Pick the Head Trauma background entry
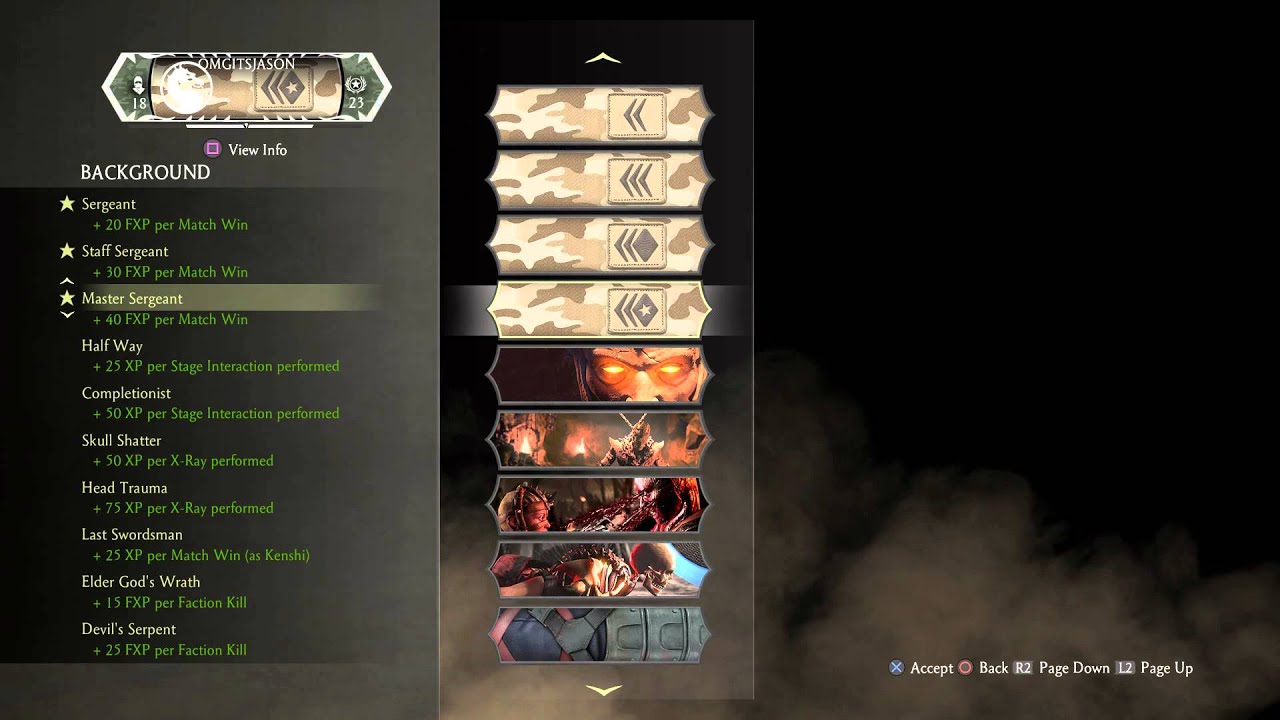 click(124, 488)
